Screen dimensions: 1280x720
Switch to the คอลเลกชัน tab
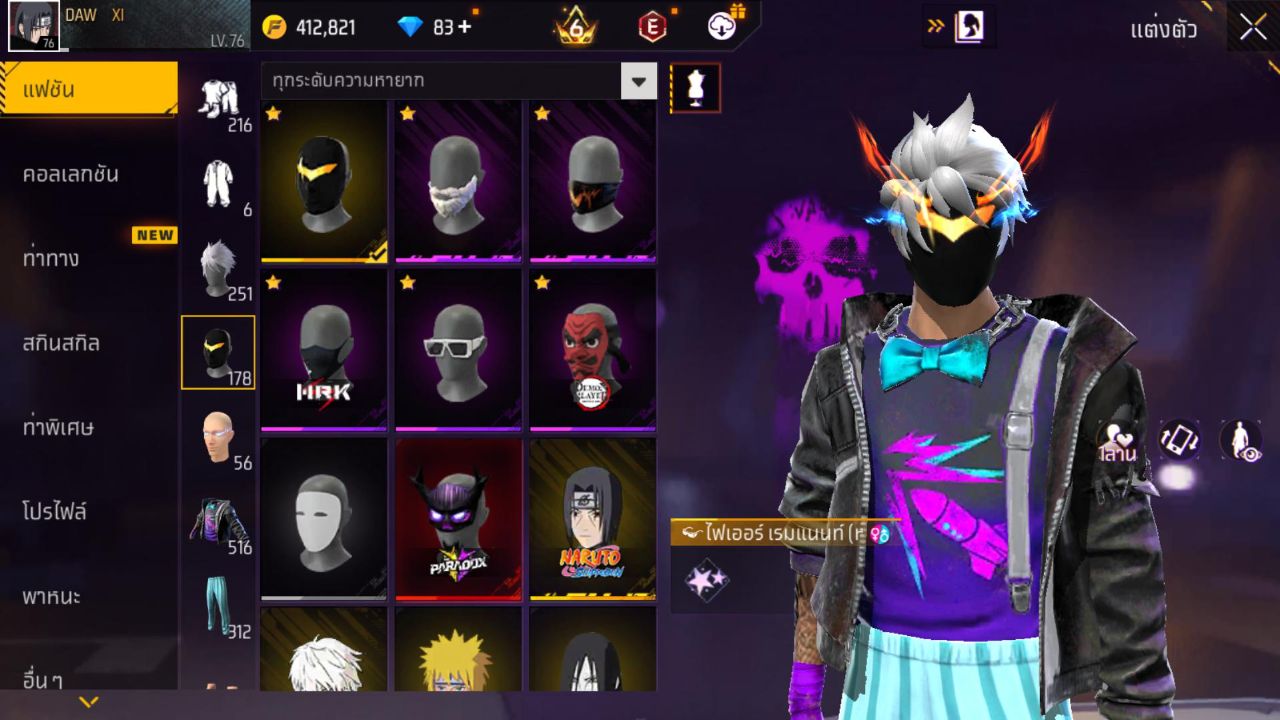[90, 172]
